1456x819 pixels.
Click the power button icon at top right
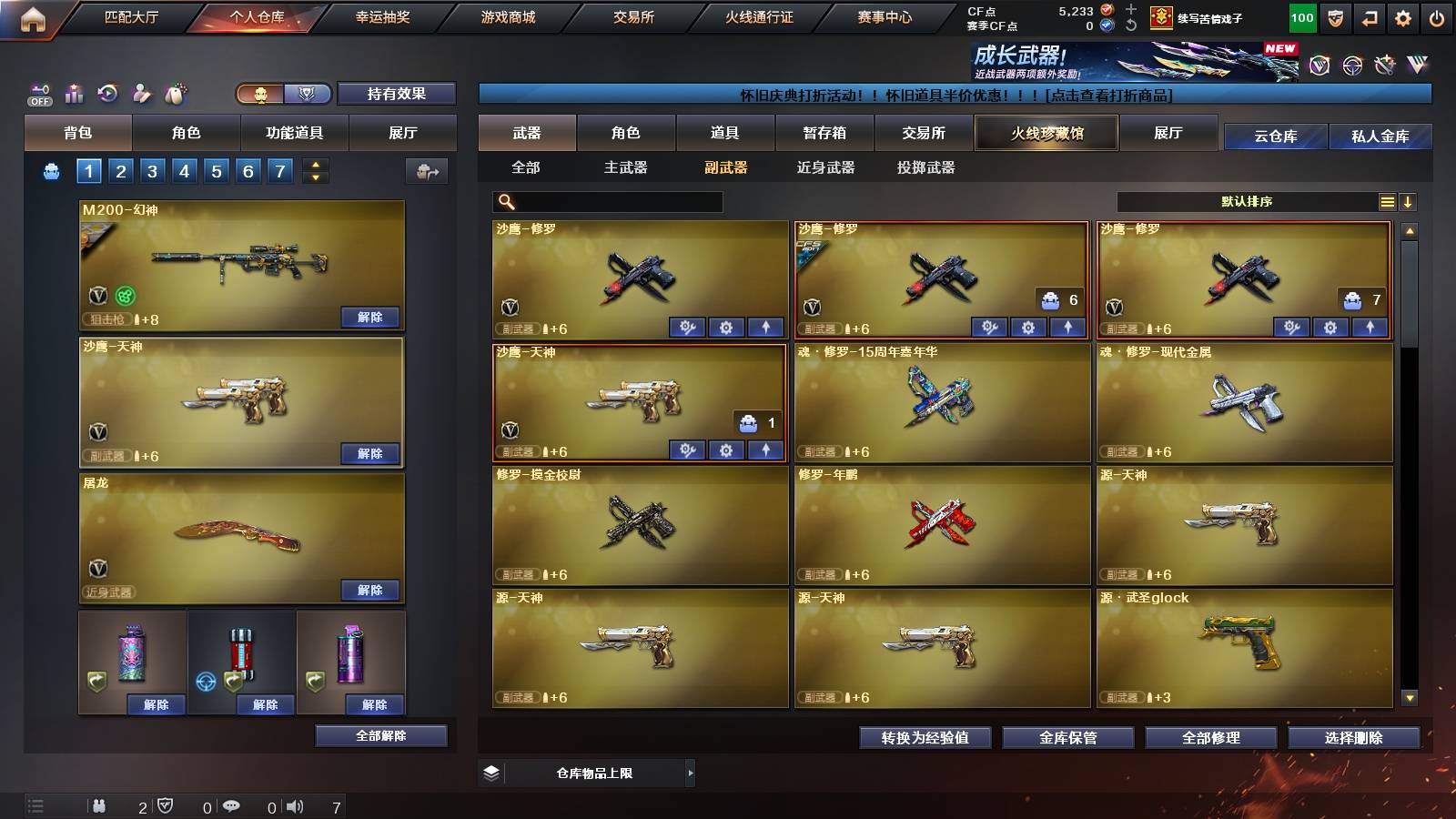pos(1438,17)
